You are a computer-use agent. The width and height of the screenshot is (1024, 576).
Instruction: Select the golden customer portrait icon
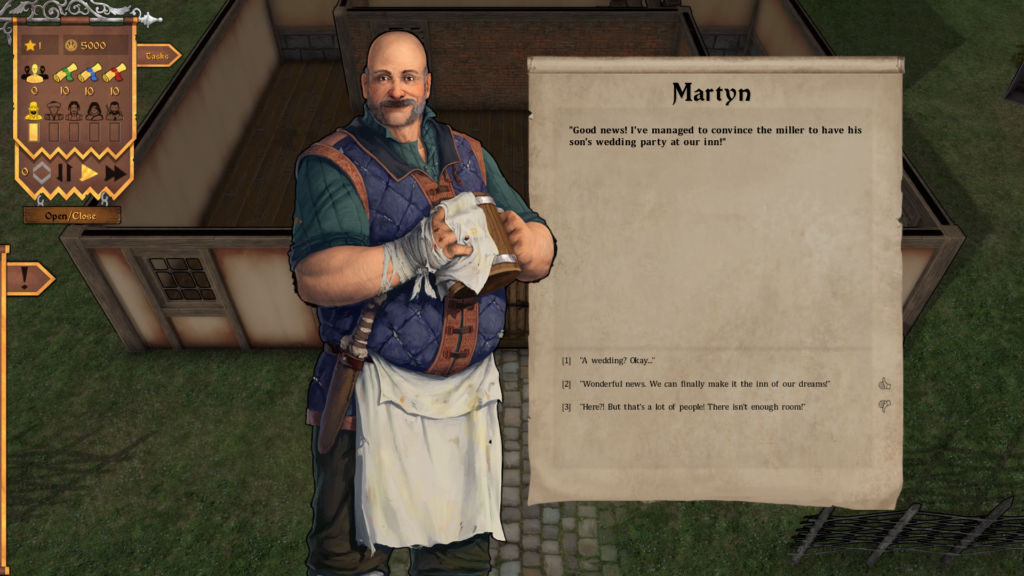[34, 110]
